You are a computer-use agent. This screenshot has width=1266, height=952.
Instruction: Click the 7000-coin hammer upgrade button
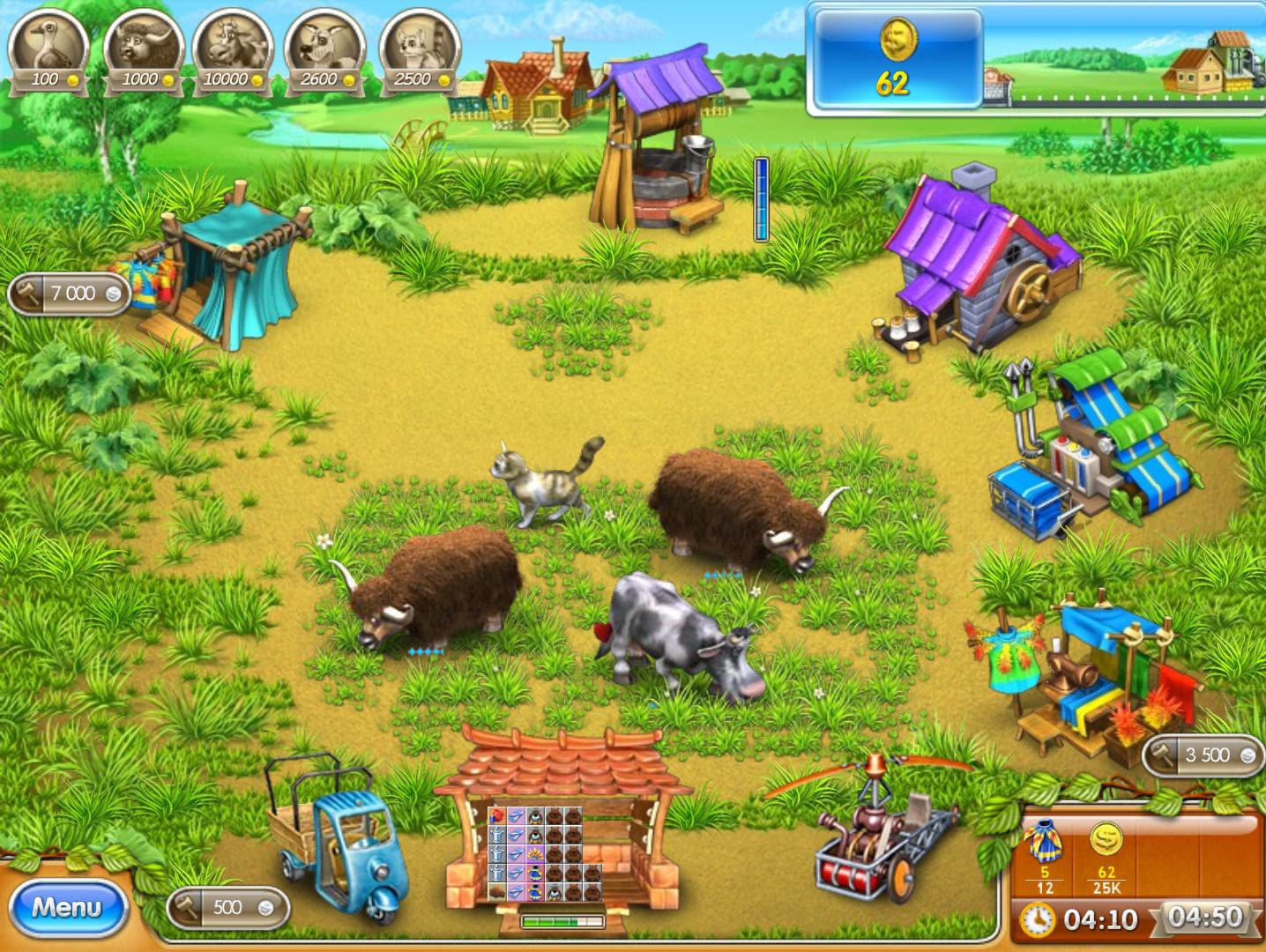[68, 293]
